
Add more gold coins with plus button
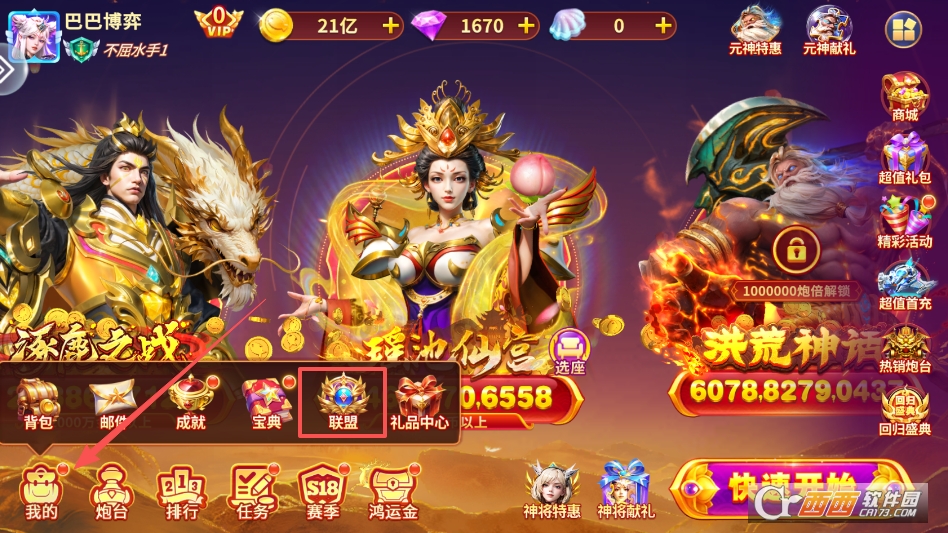(x=389, y=25)
